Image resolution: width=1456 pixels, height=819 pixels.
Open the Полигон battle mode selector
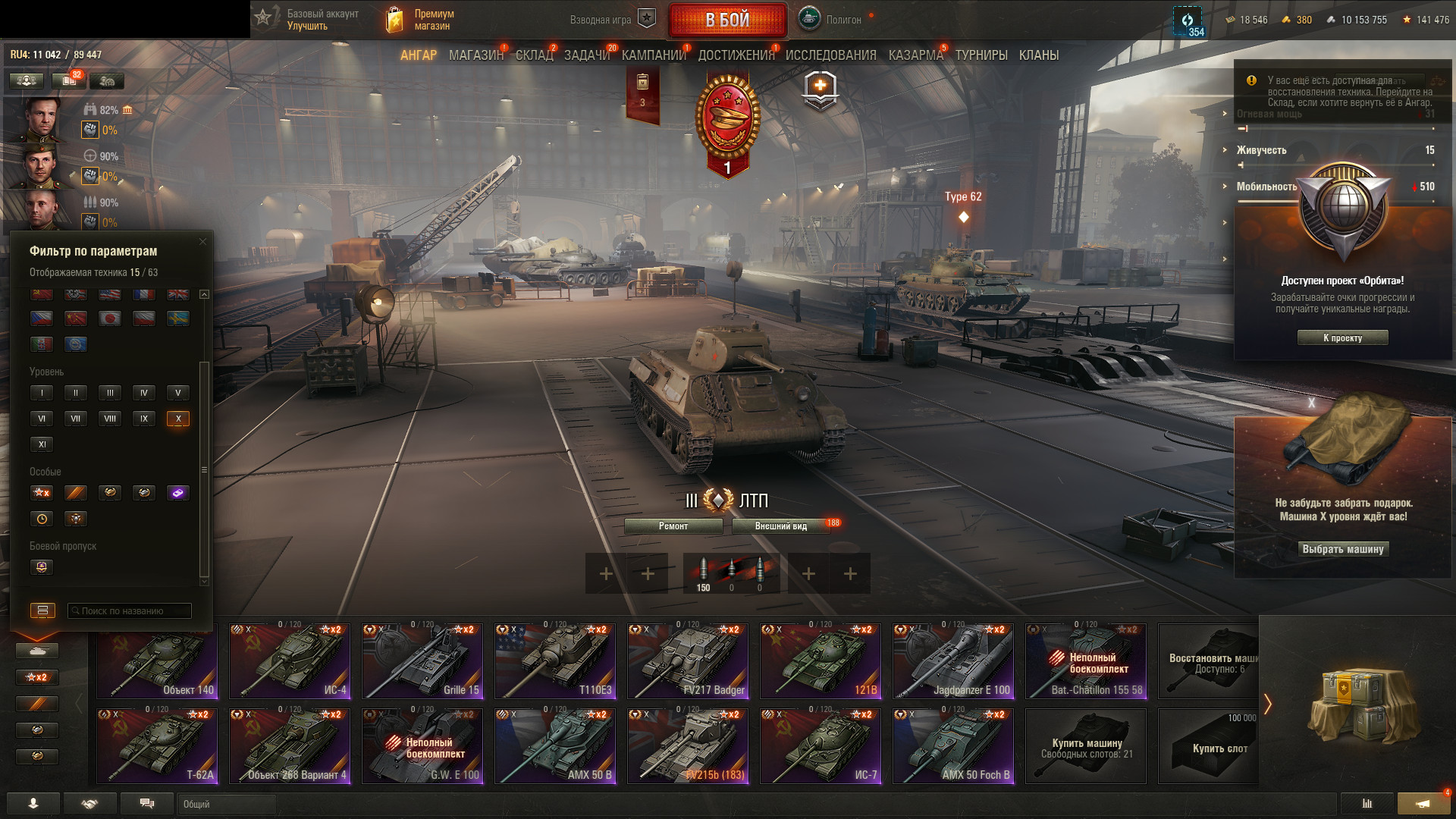(831, 20)
